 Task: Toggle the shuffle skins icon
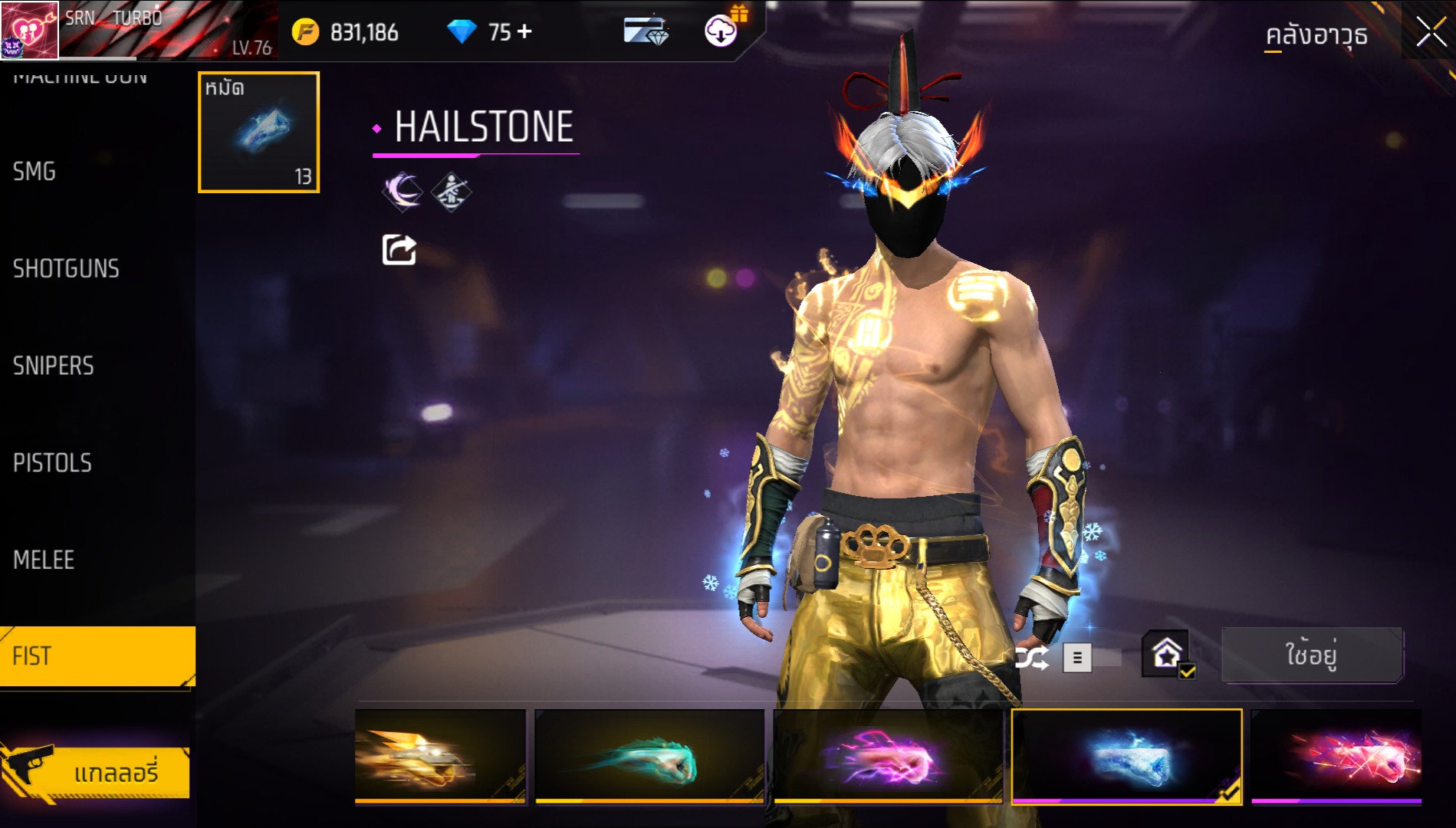point(1031,658)
